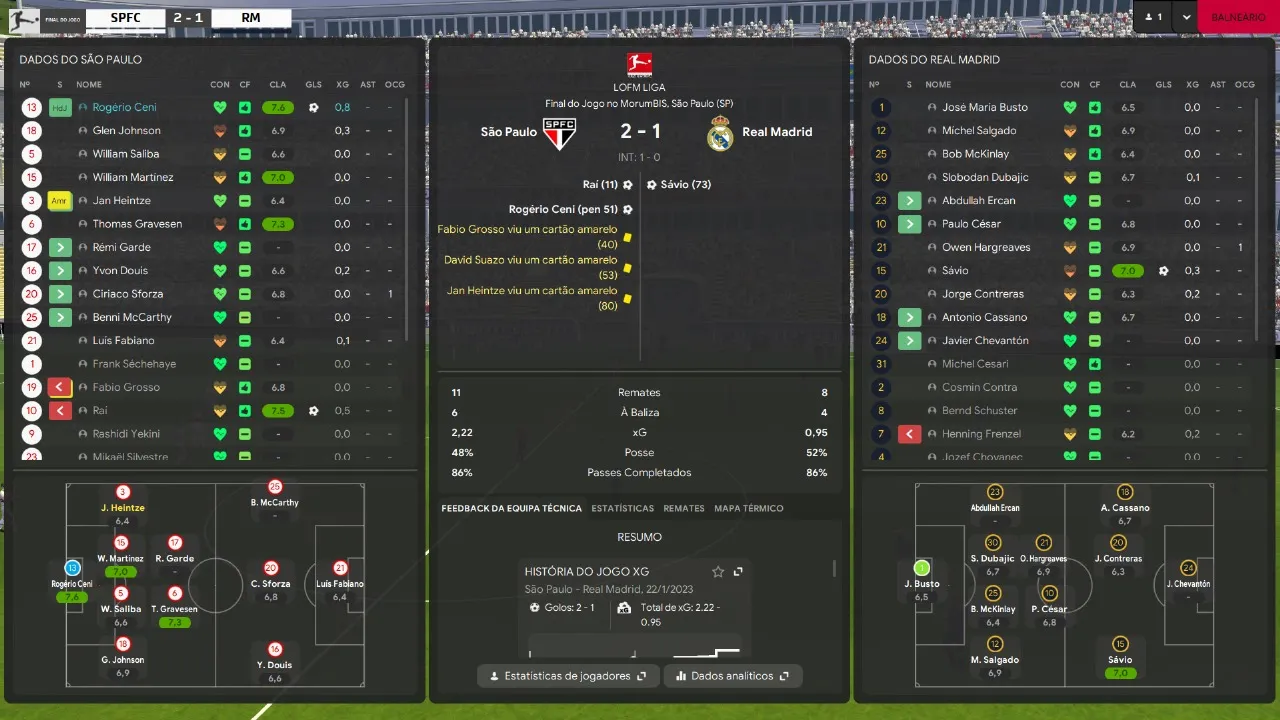Screen dimensions: 1280x720
Task: Select Sávio in Real Madrid list
Action: tap(955, 270)
